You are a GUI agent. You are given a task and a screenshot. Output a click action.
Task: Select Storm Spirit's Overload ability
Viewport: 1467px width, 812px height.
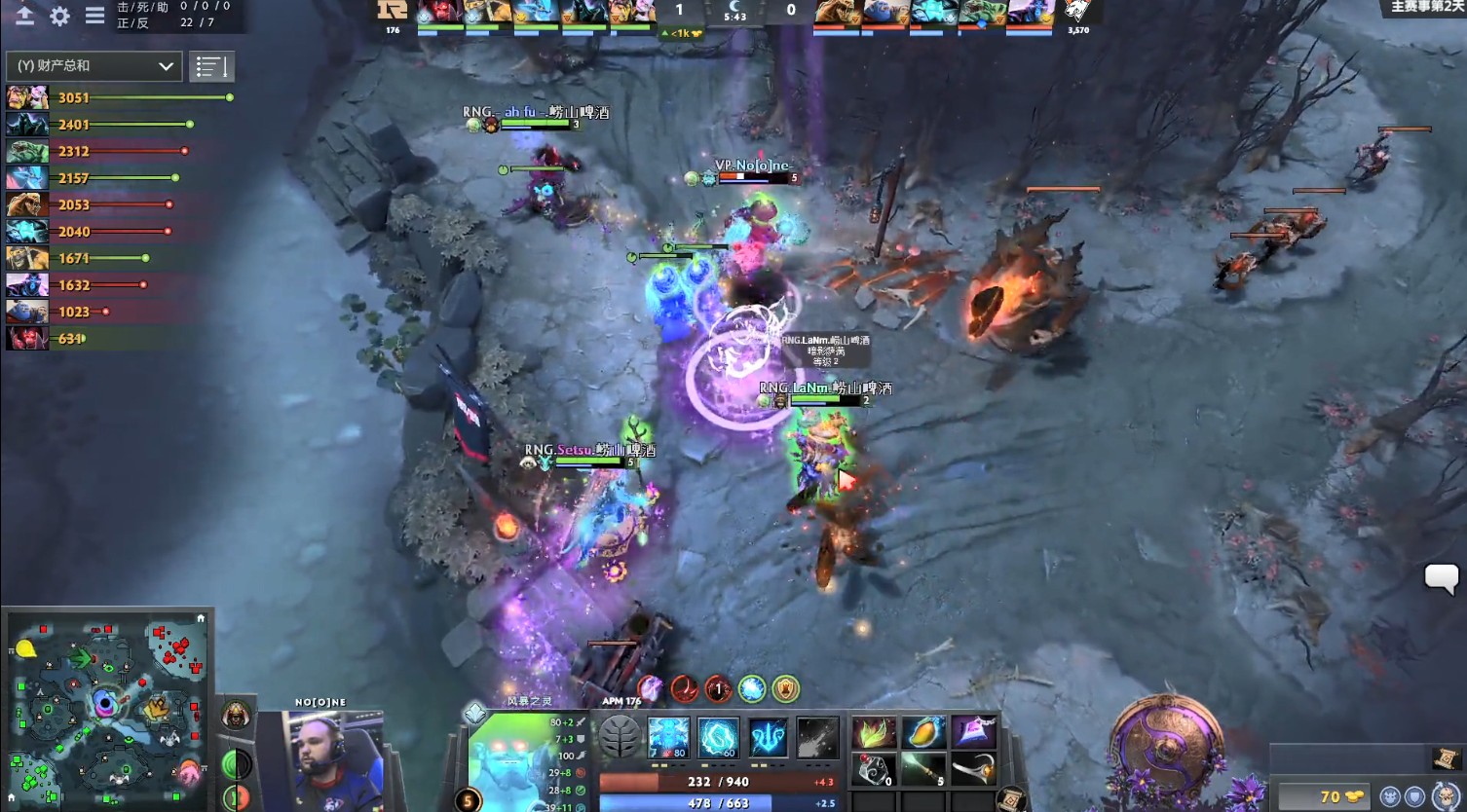coord(770,737)
